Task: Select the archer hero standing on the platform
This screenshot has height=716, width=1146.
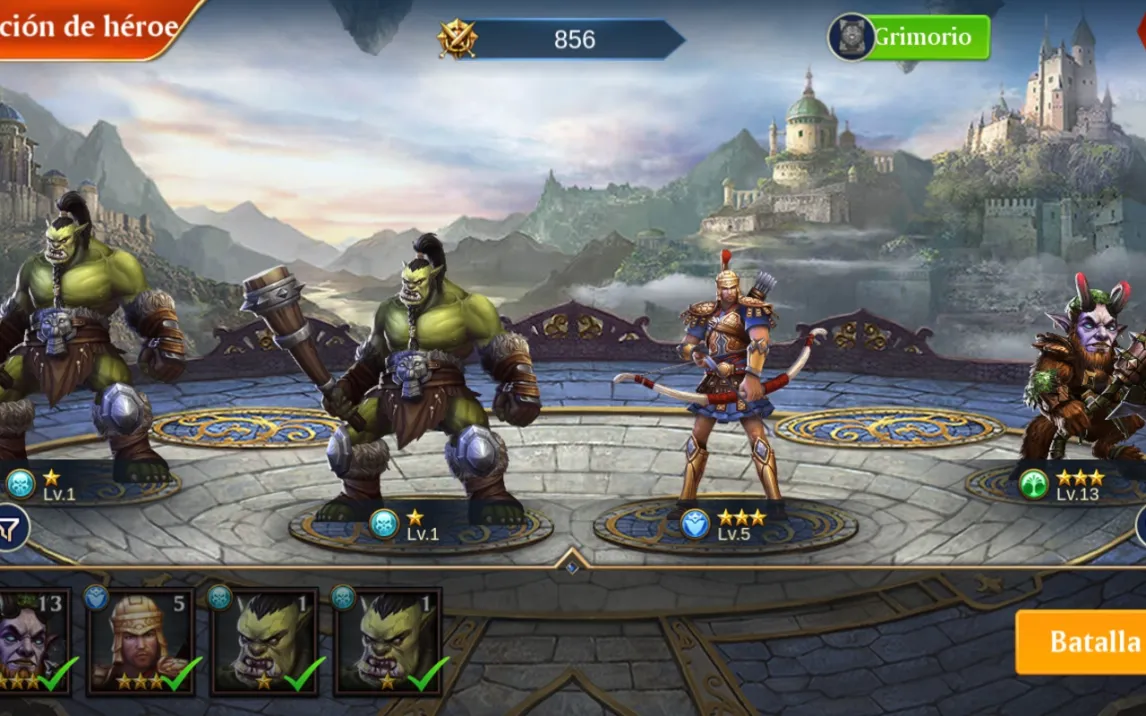Action: click(726, 385)
